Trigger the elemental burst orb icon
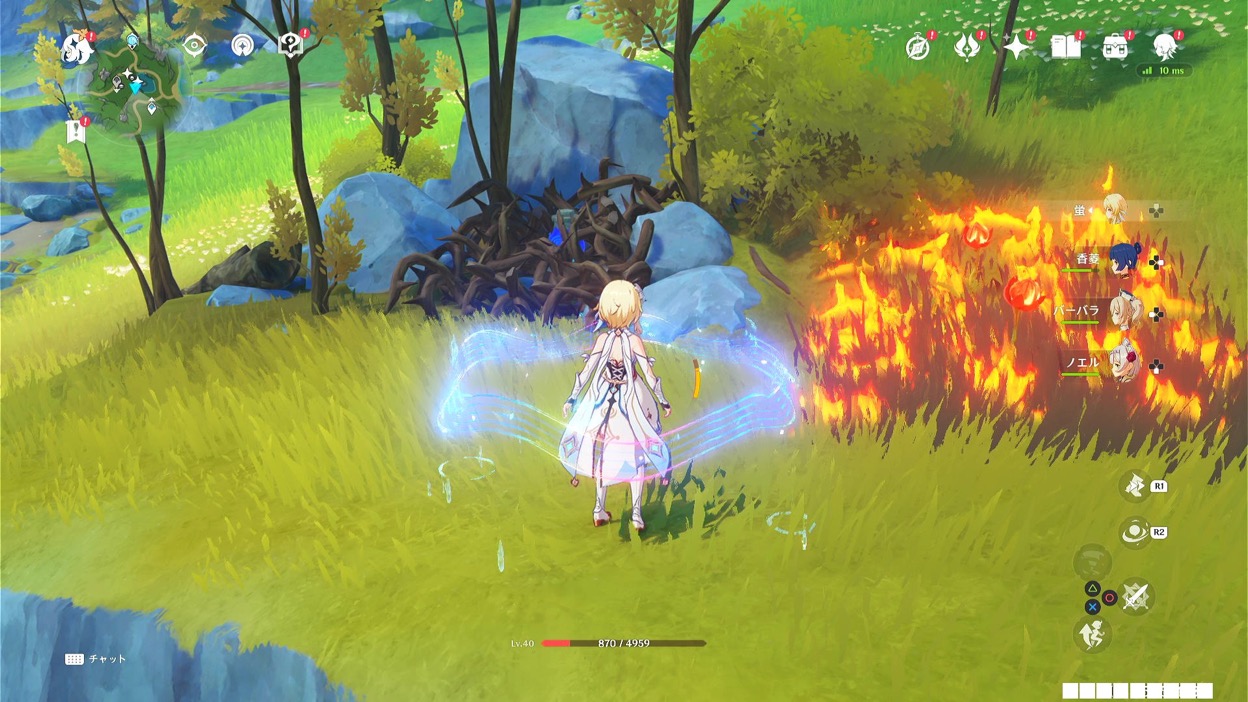The width and height of the screenshot is (1248, 702). (x=1135, y=533)
